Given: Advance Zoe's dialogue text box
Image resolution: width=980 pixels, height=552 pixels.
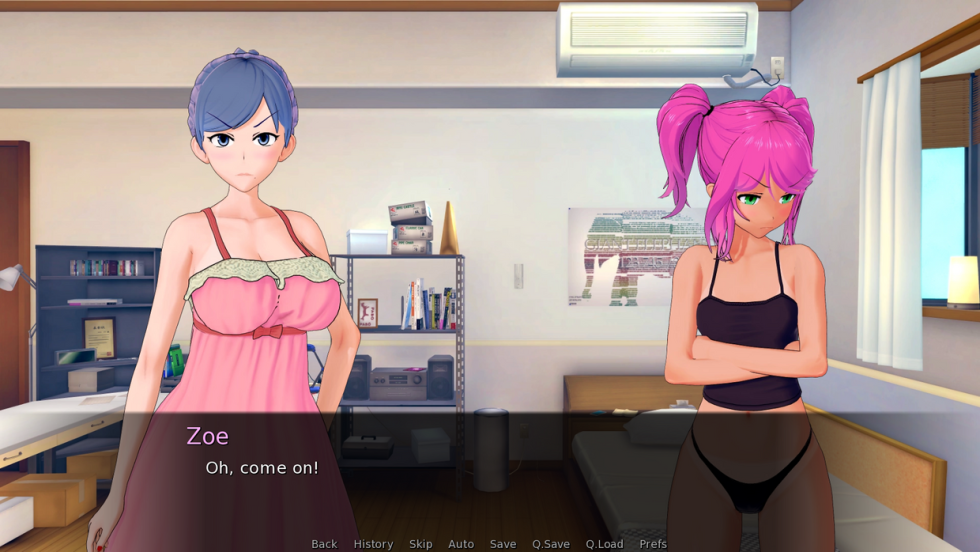Looking at the screenshot, I should point(490,470).
